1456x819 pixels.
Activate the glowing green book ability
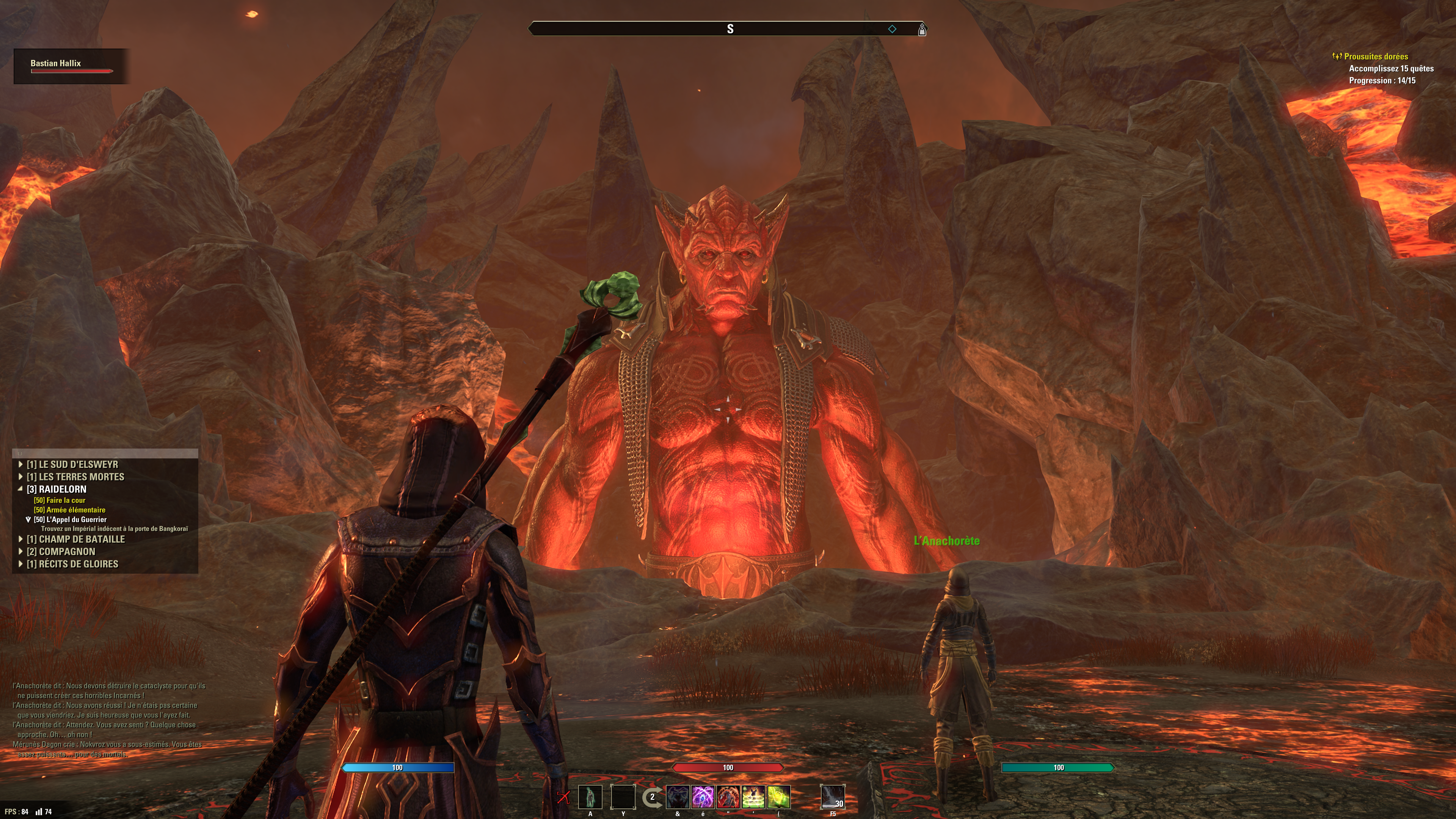[x=778, y=797]
